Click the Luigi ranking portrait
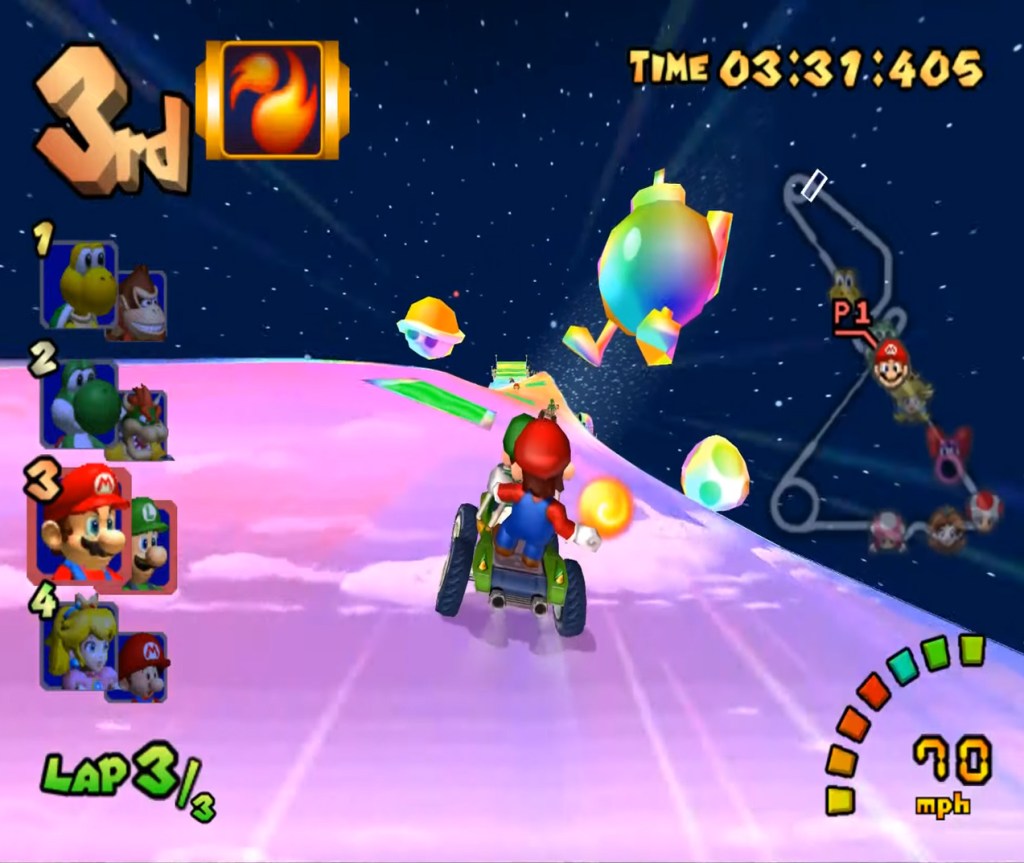The width and height of the screenshot is (1024, 863). (150, 544)
